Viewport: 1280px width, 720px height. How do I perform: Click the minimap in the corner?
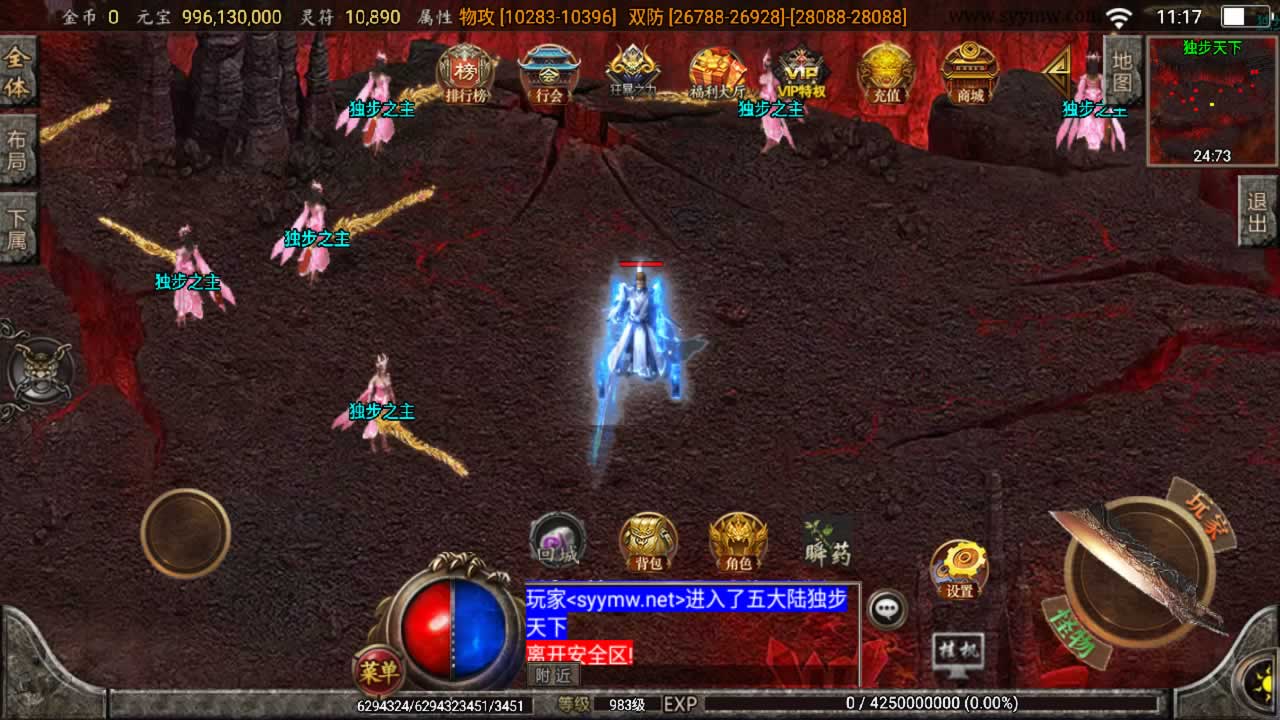[1212, 100]
